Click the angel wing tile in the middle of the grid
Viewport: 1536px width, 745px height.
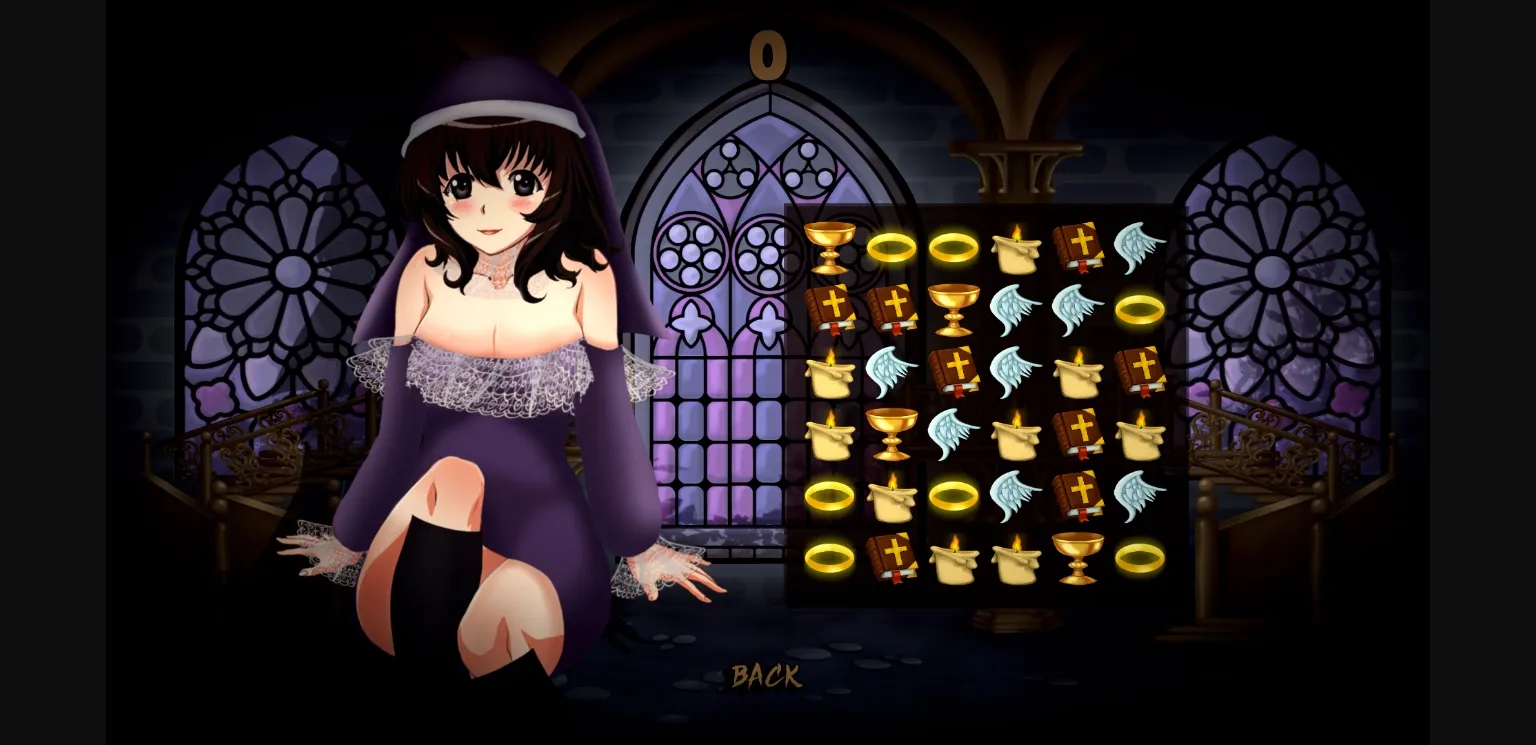pos(1016,371)
